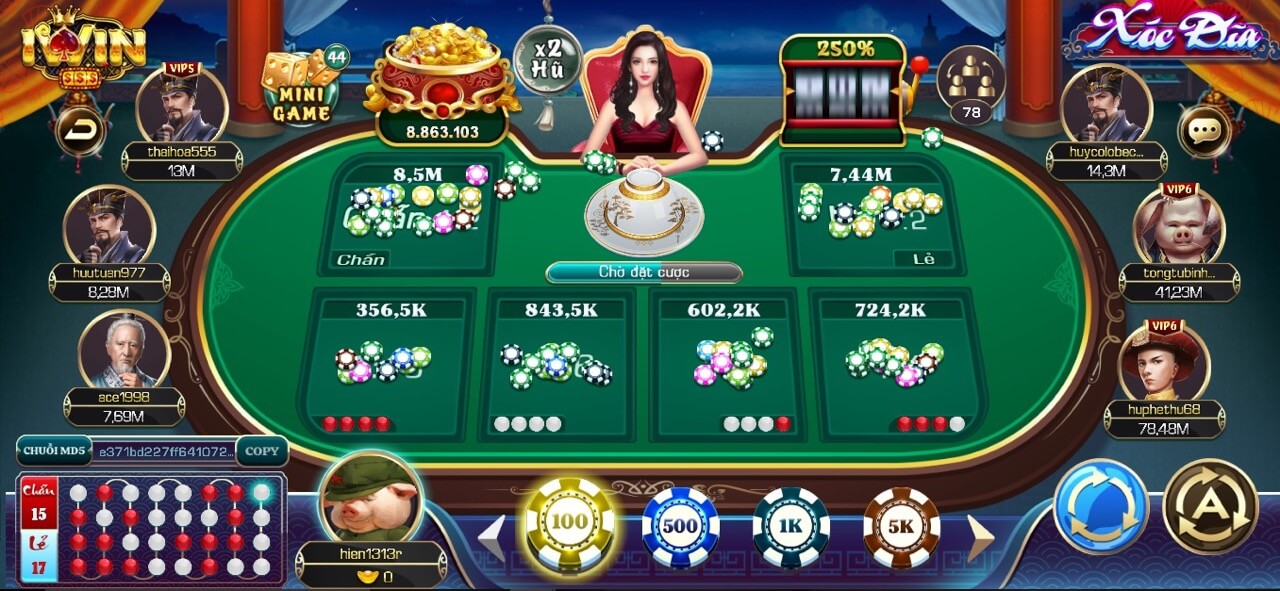Select the 100 betting chip
This screenshot has width=1280, height=591.
tap(570, 523)
